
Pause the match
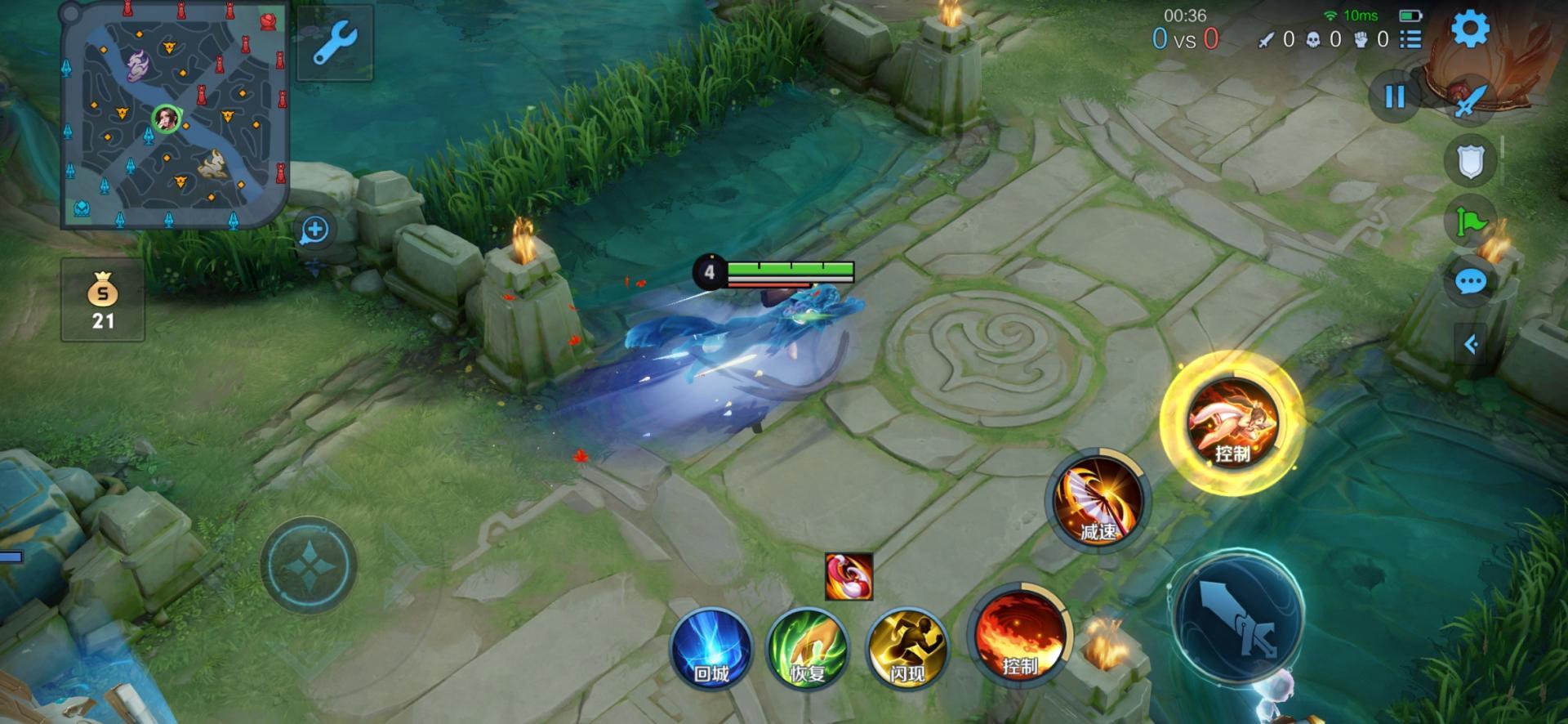coord(1395,96)
